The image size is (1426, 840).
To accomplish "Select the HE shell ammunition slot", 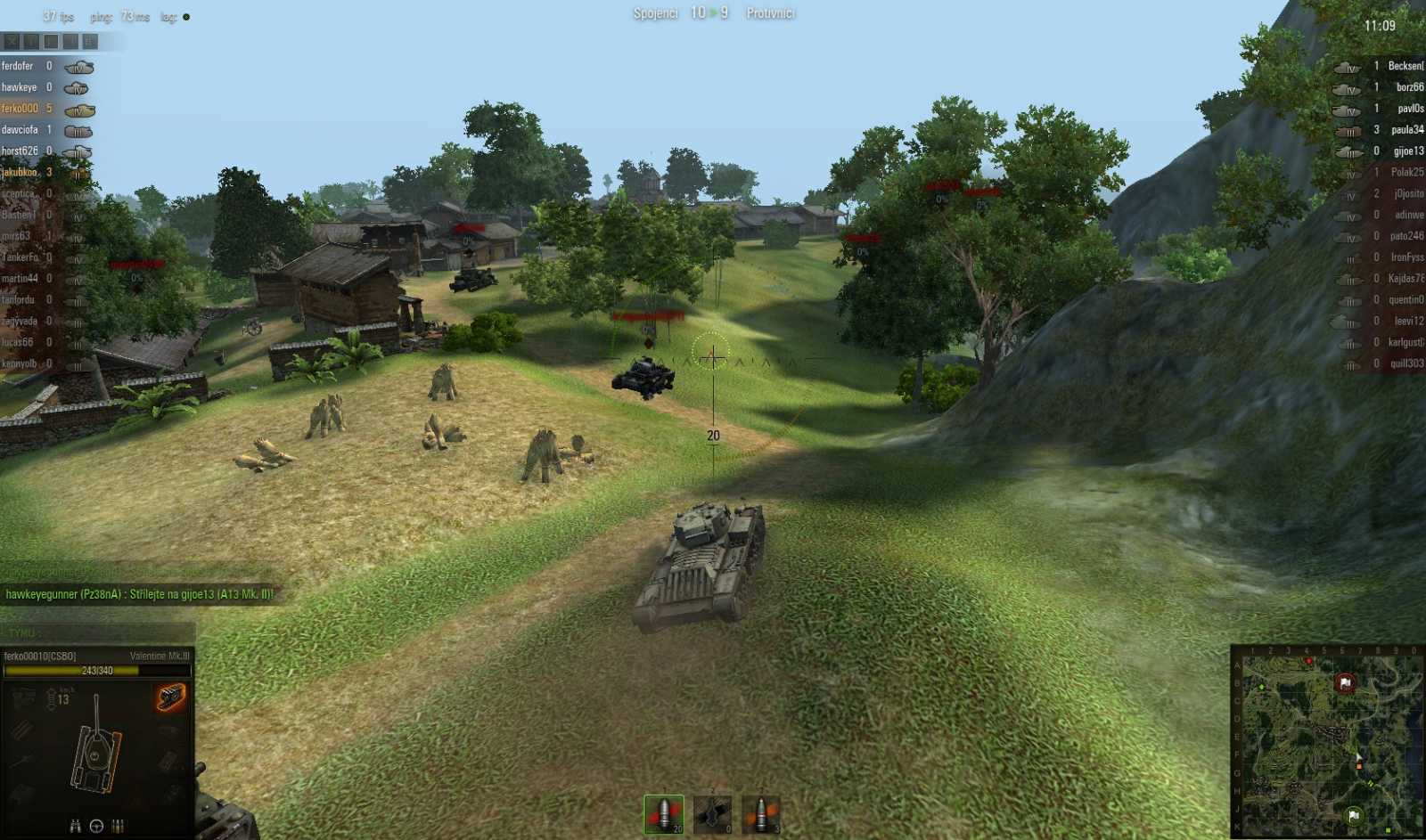I will coord(762,812).
